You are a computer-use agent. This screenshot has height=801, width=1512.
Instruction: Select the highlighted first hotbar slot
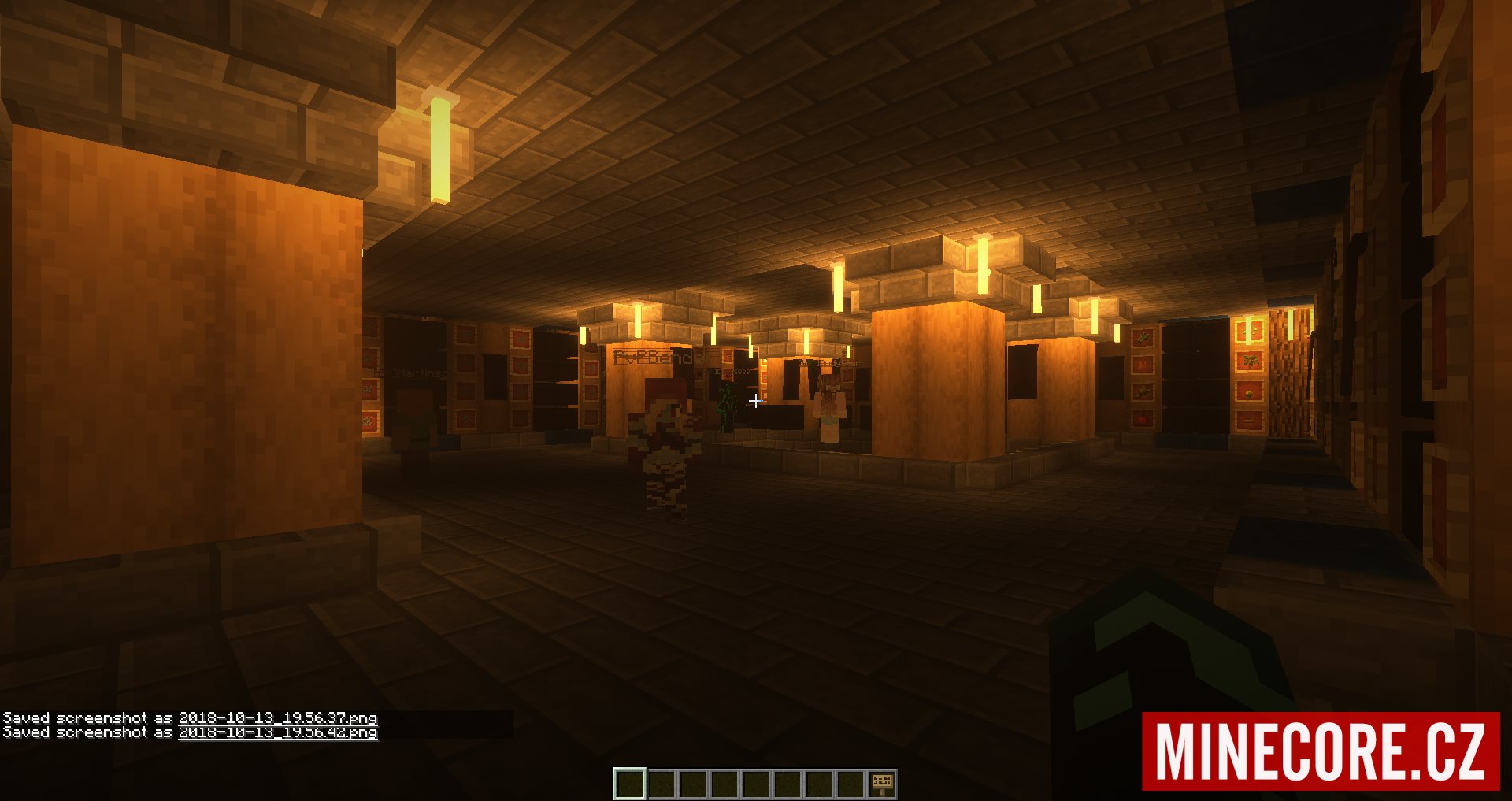coord(629,784)
